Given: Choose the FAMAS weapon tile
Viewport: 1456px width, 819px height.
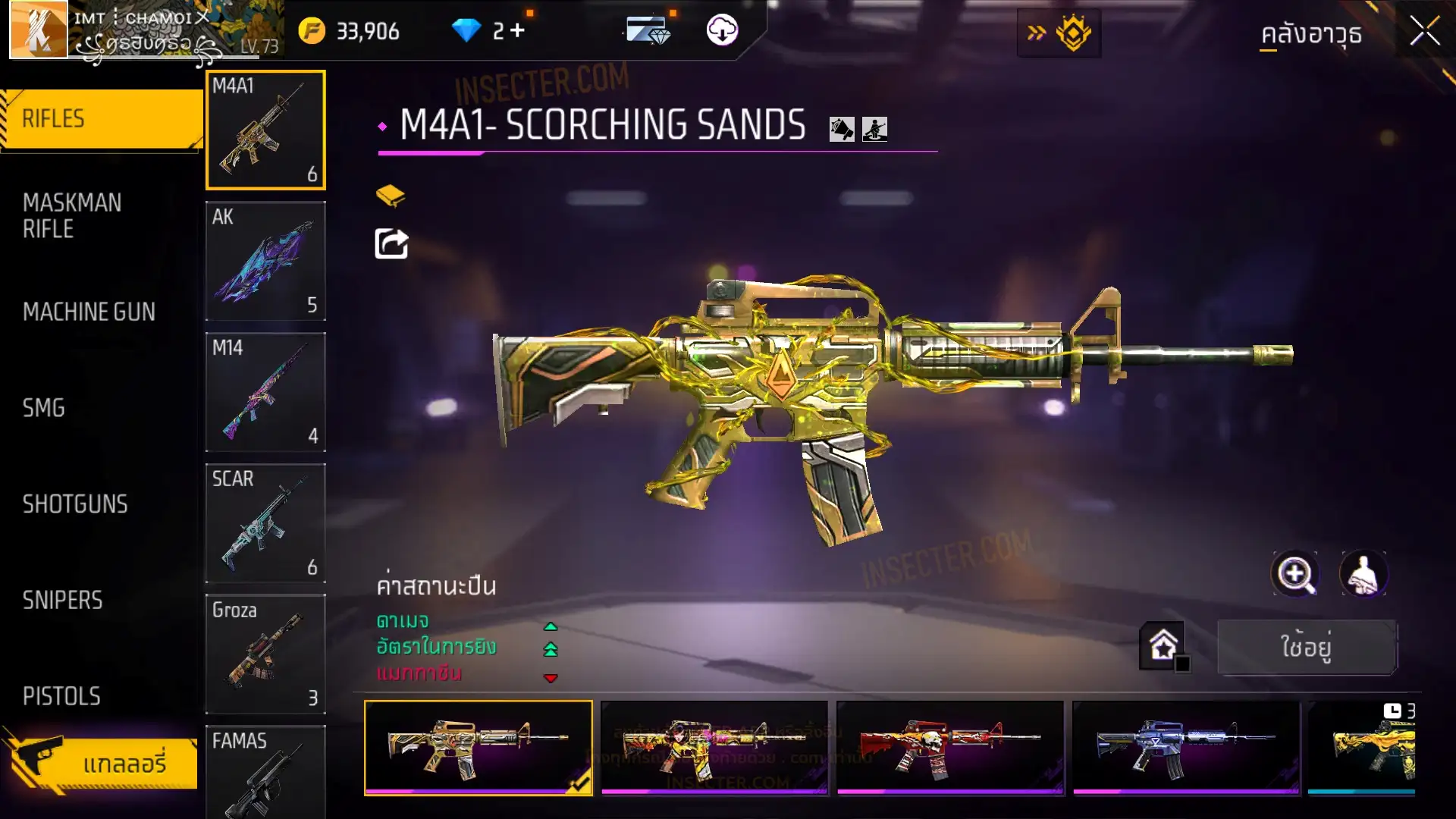Looking at the screenshot, I should pos(265,772).
